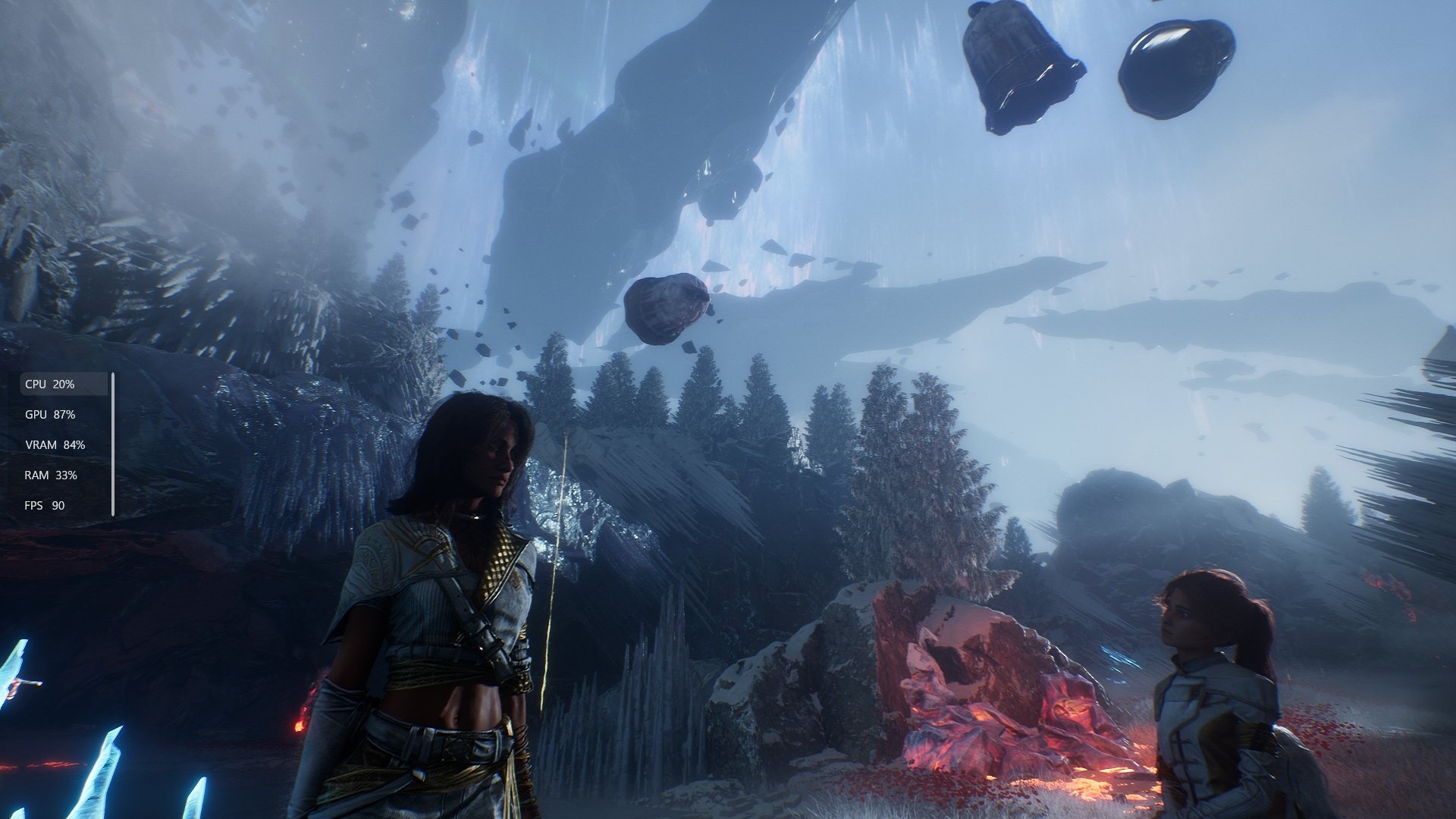Select the GPU row in performance overlay
This screenshot has width=1456, height=819.
click(50, 415)
